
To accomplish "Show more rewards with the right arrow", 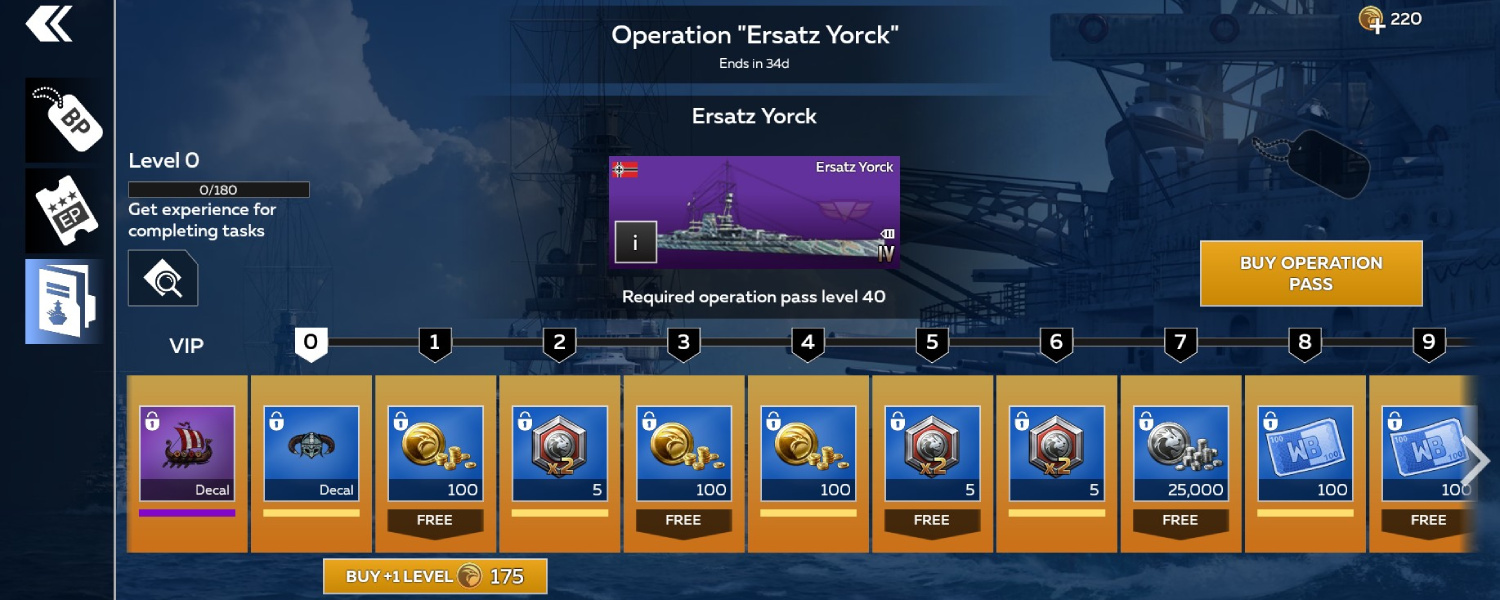I will (1475, 459).
